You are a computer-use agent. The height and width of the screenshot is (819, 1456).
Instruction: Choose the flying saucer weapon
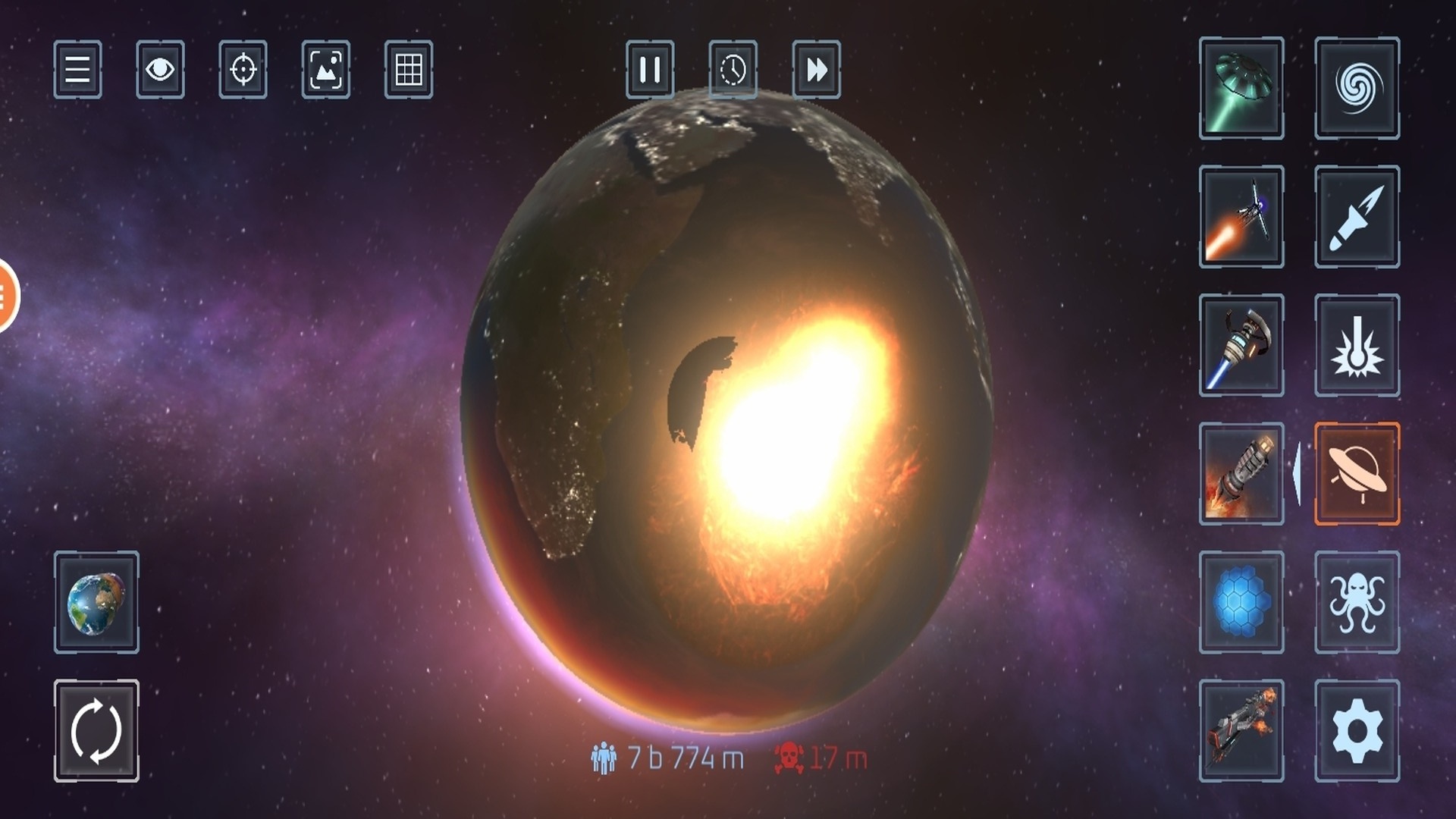[1357, 474]
